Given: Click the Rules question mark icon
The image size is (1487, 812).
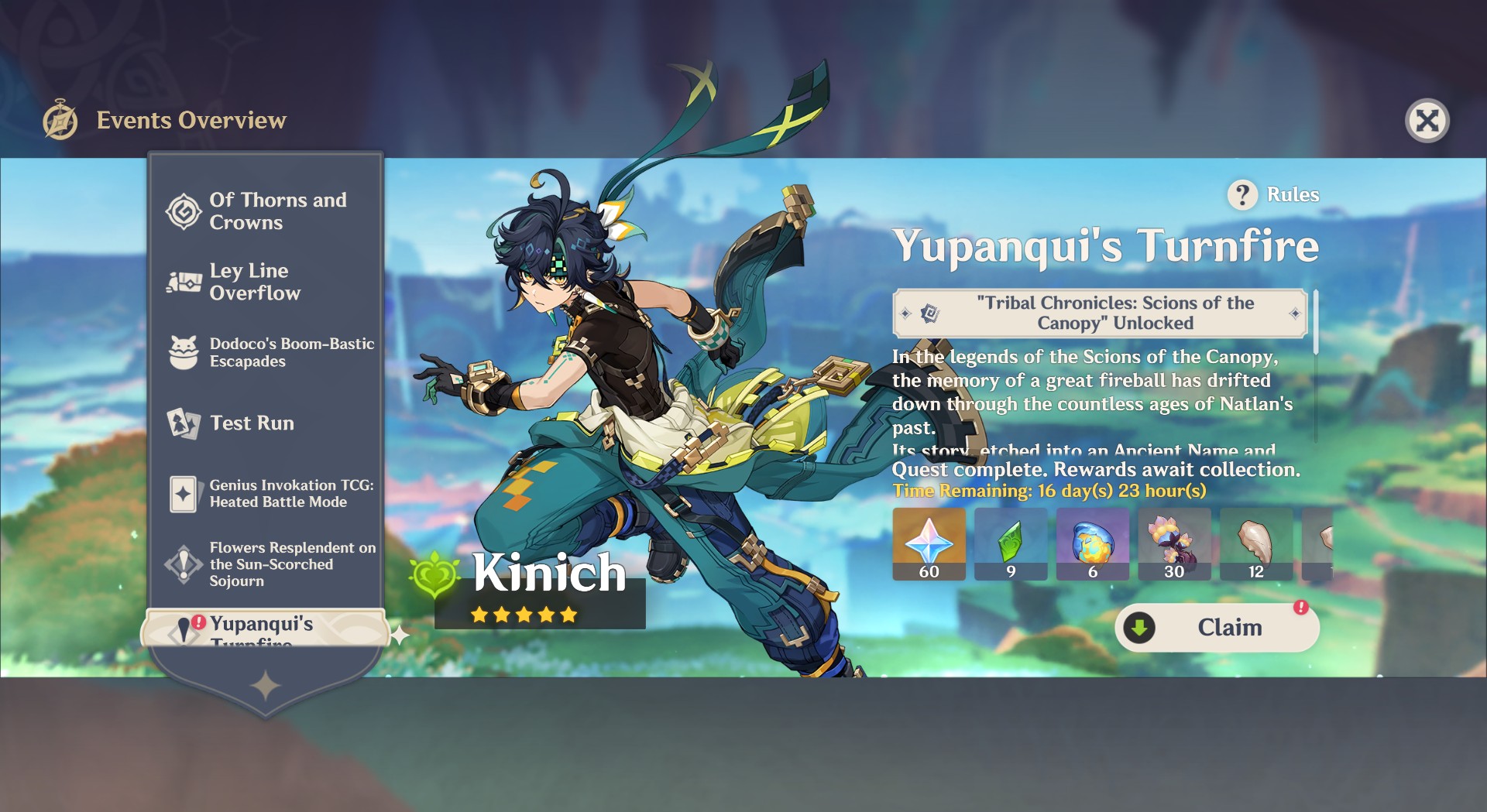Looking at the screenshot, I should (x=1243, y=195).
